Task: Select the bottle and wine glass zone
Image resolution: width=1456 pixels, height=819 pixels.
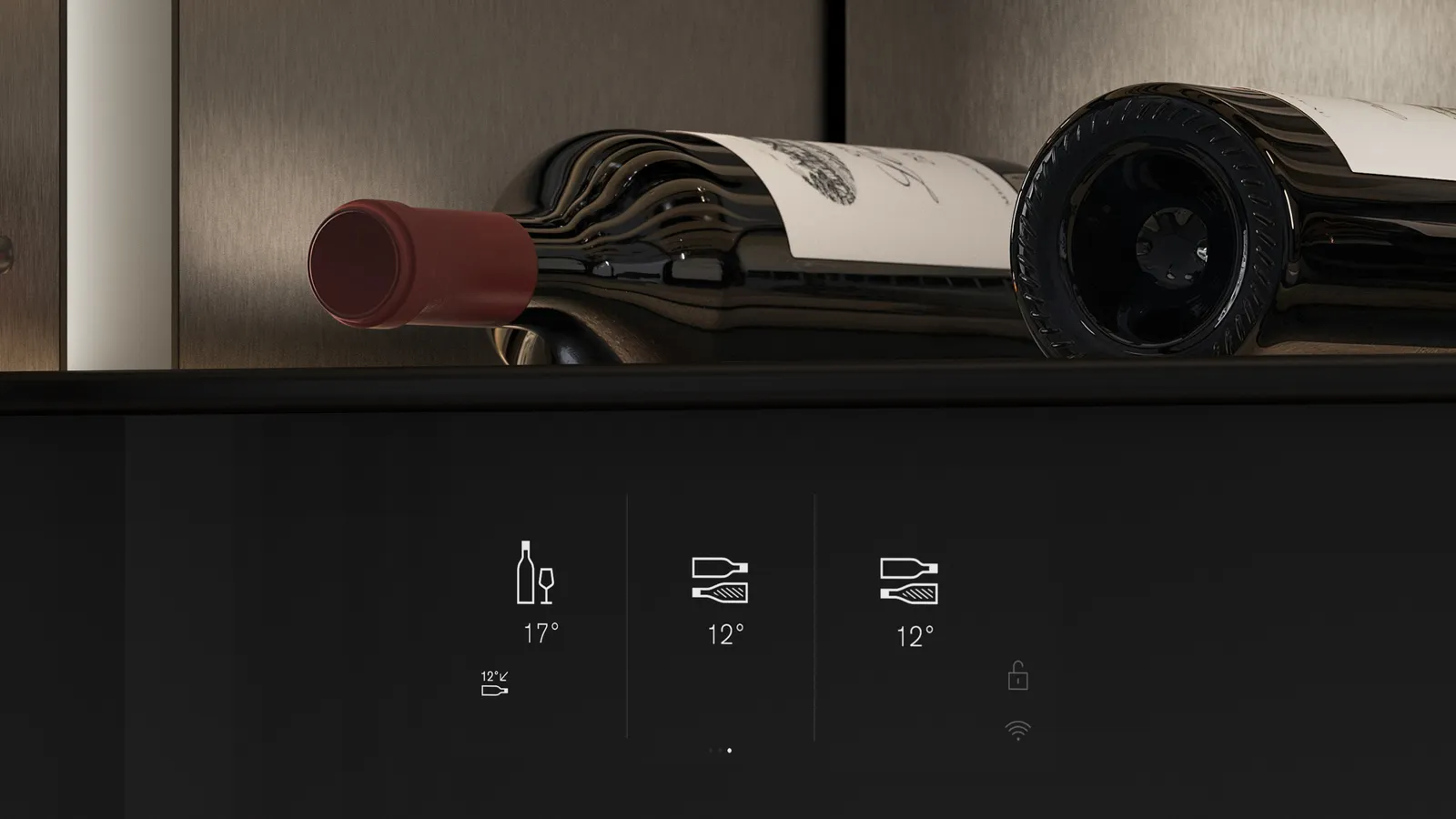Action: 536,573
